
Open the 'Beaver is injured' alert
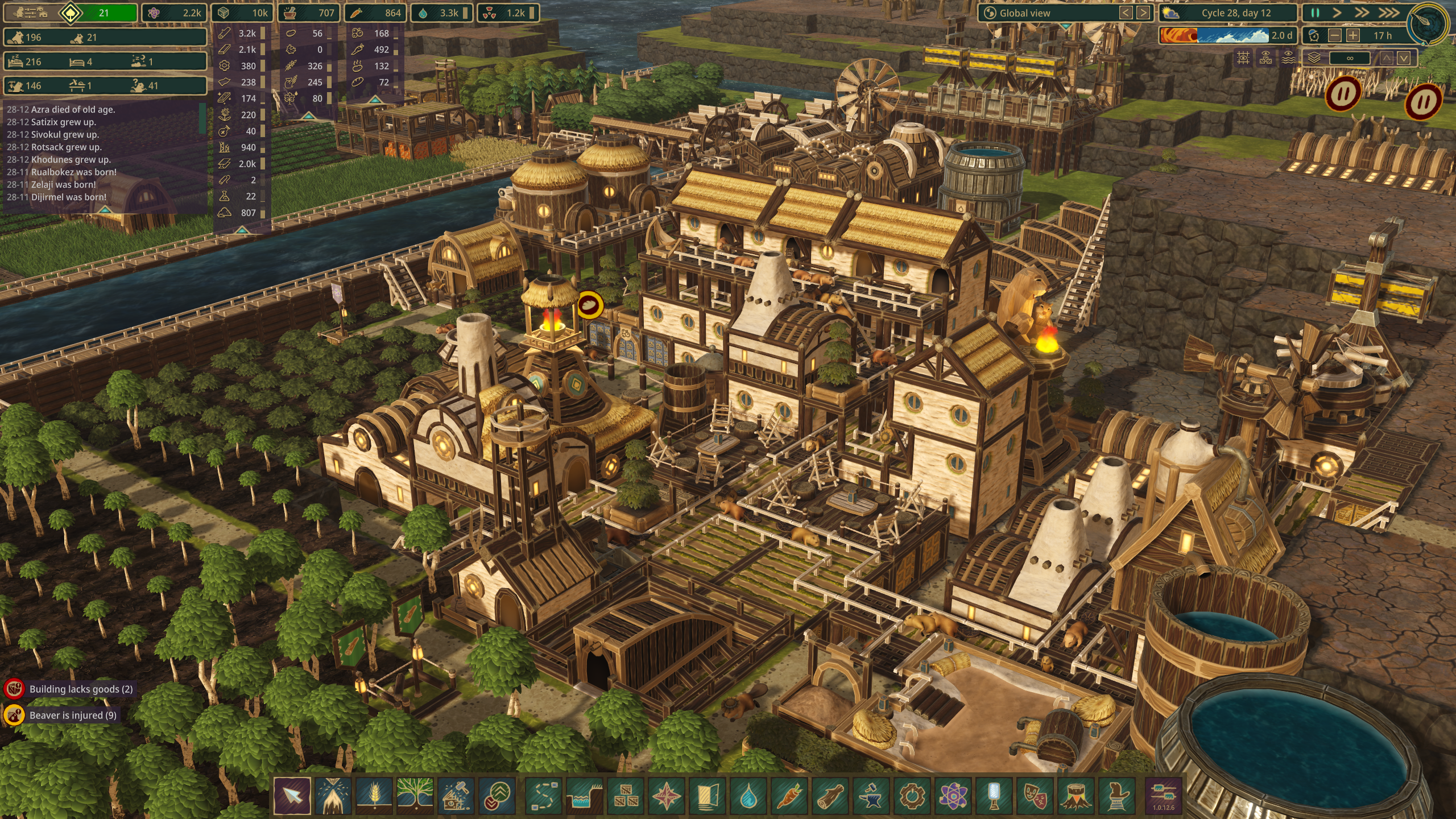(x=72, y=715)
